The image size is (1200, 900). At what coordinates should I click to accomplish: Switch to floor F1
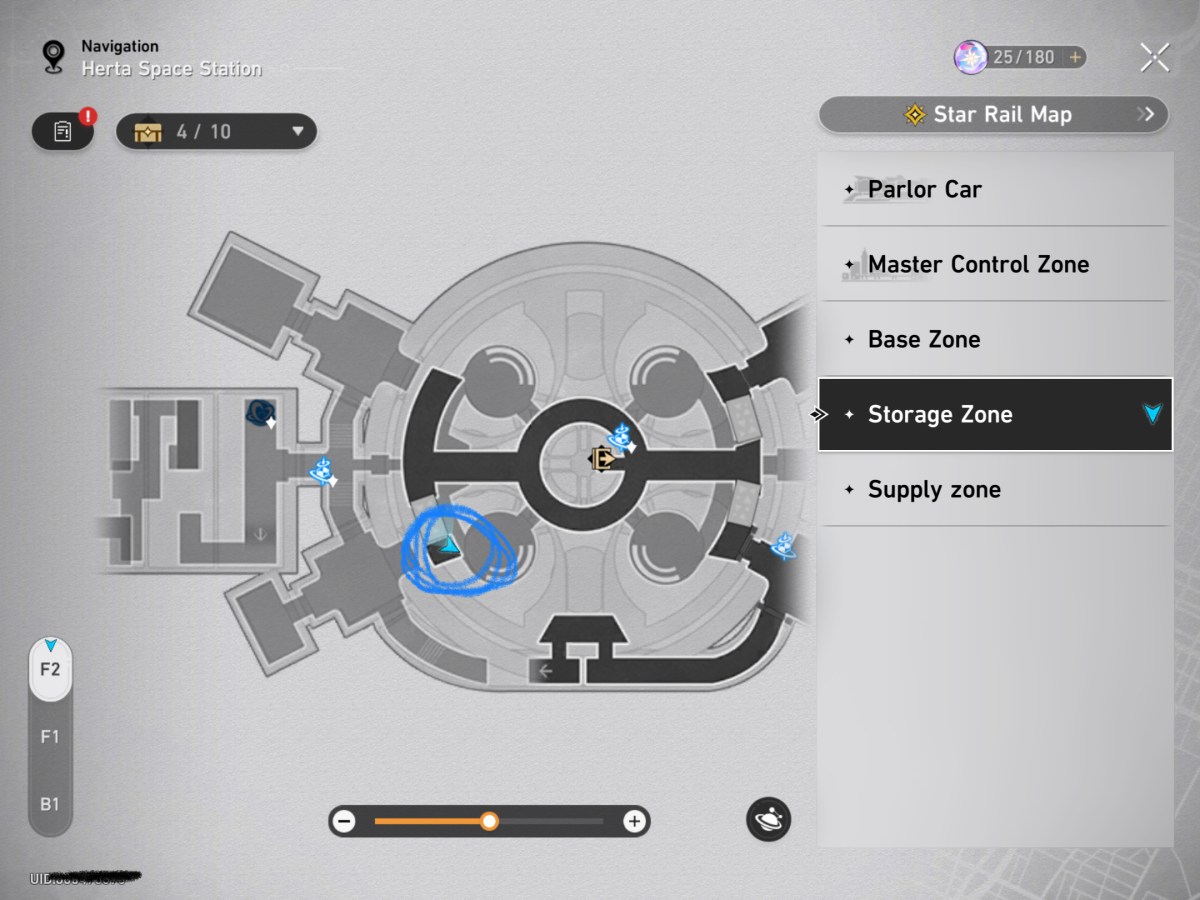50,737
